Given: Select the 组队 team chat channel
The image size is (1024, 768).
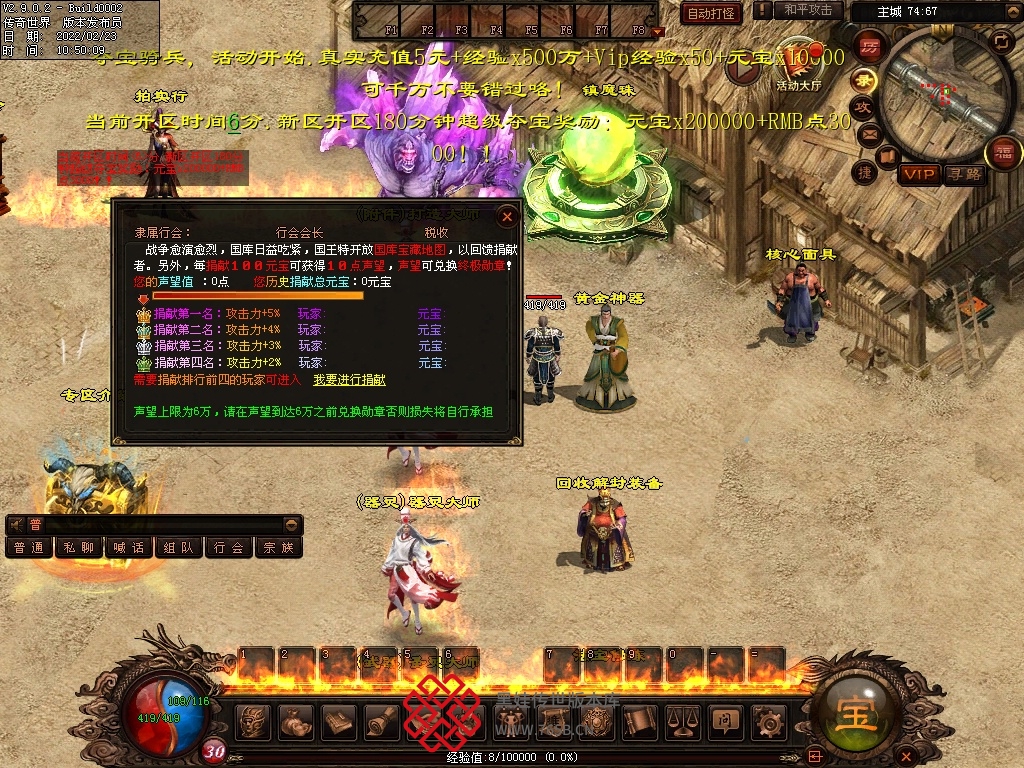Looking at the screenshot, I should pyautogui.click(x=179, y=548).
